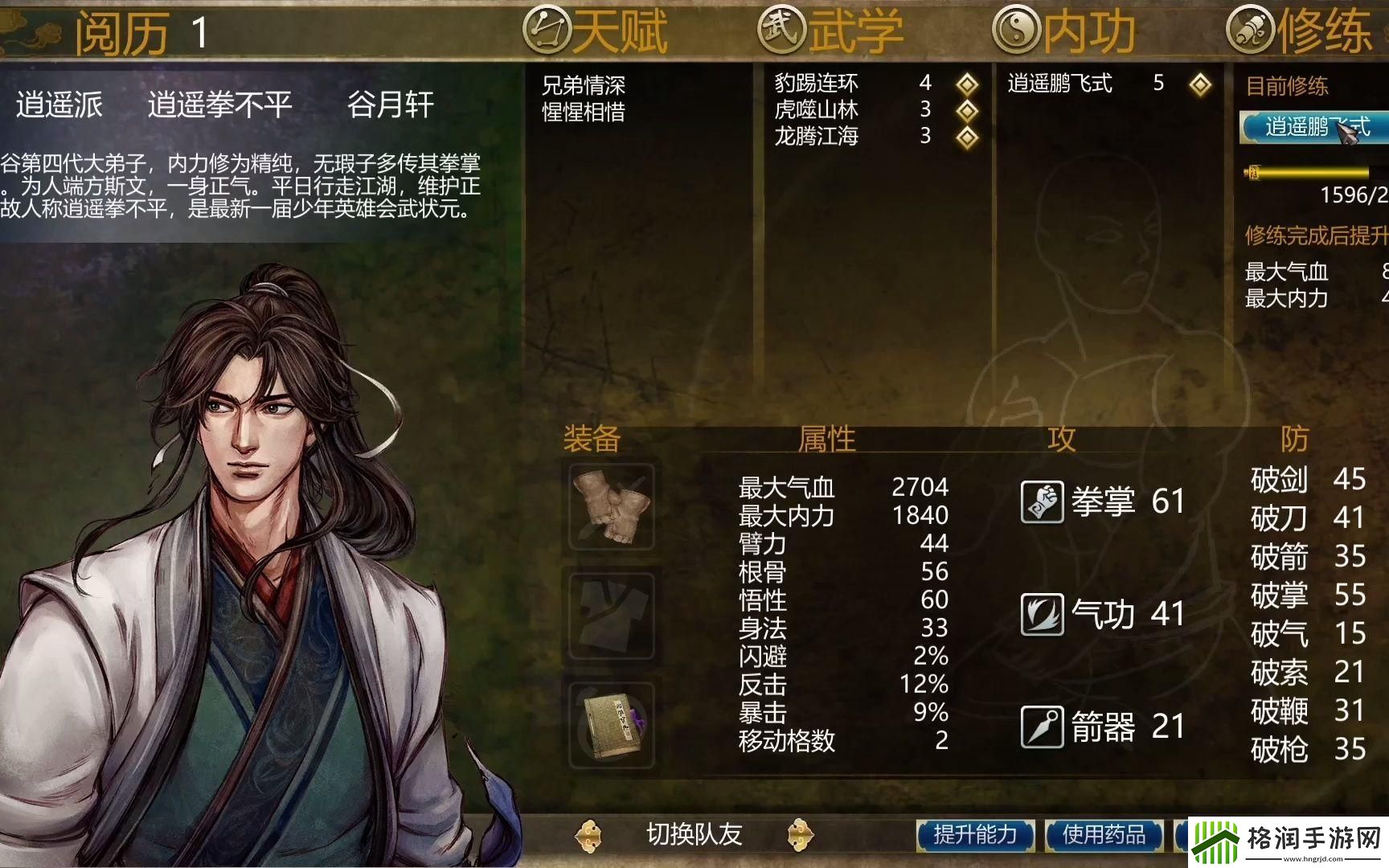Select the equipped gloves slot
This screenshot has width=1389, height=868.
click(x=612, y=506)
